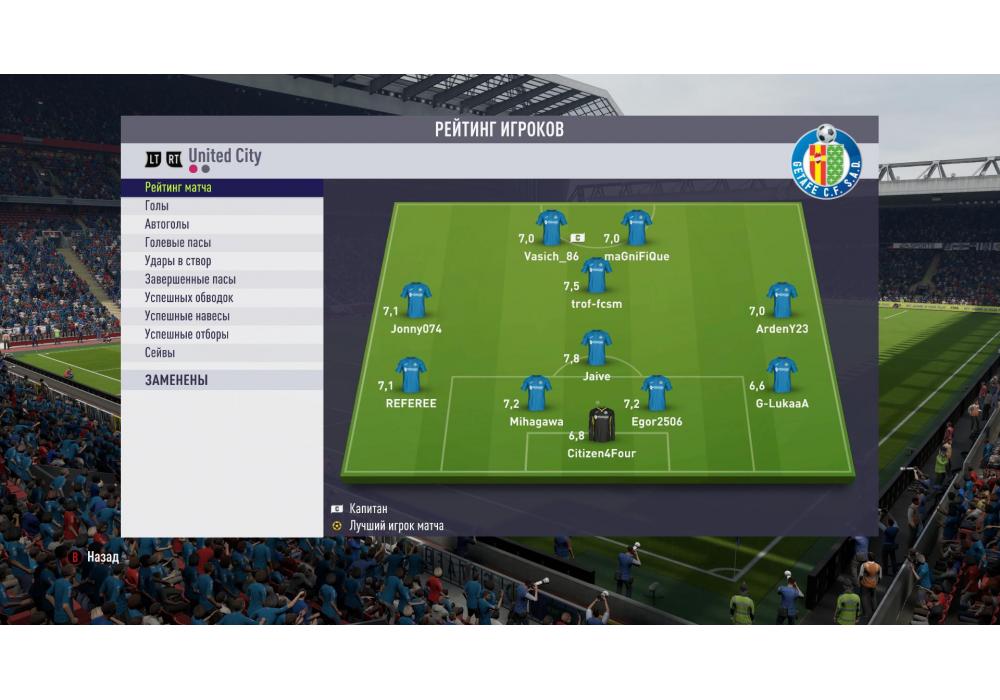The width and height of the screenshot is (1000, 700).
Task: Open the Успешные отборы stat
Action: click(x=222, y=335)
